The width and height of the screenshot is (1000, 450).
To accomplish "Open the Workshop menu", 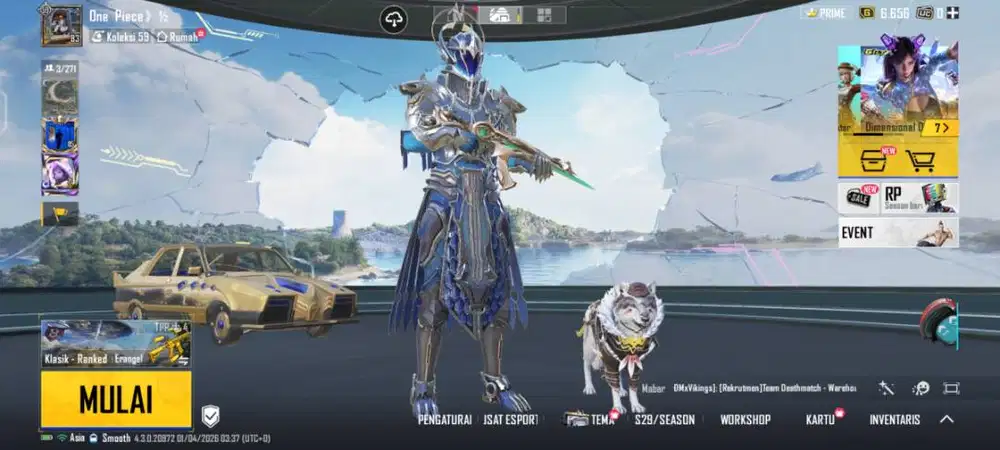I will (x=745, y=420).
